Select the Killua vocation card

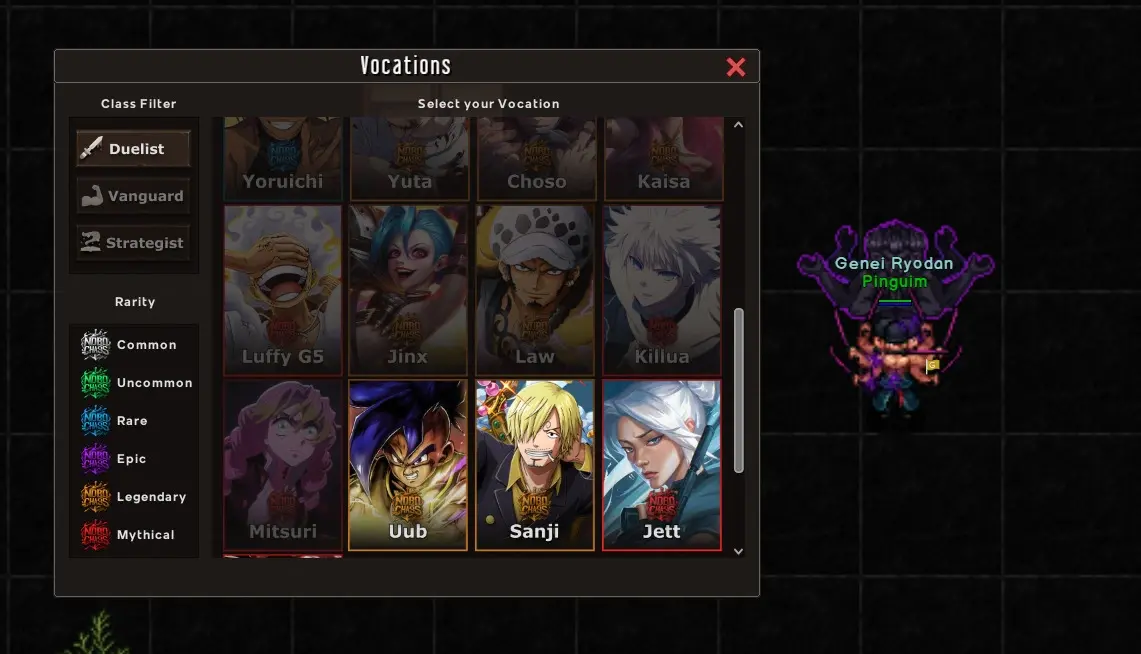662,290
